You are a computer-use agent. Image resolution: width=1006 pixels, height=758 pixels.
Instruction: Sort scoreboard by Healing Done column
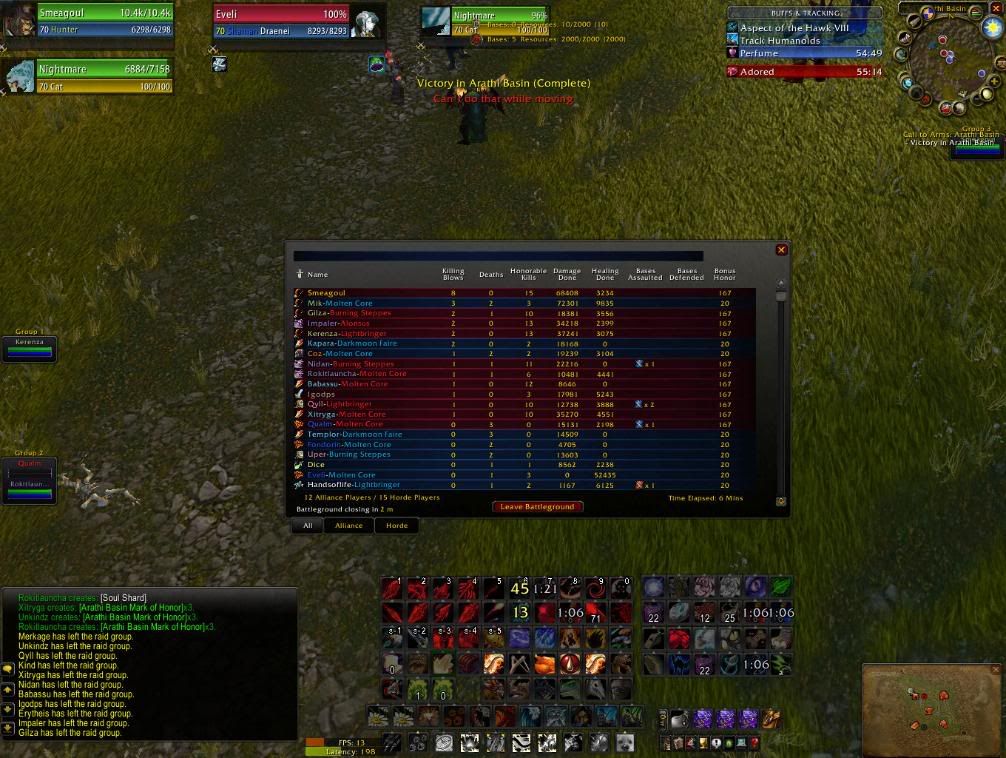605,274
